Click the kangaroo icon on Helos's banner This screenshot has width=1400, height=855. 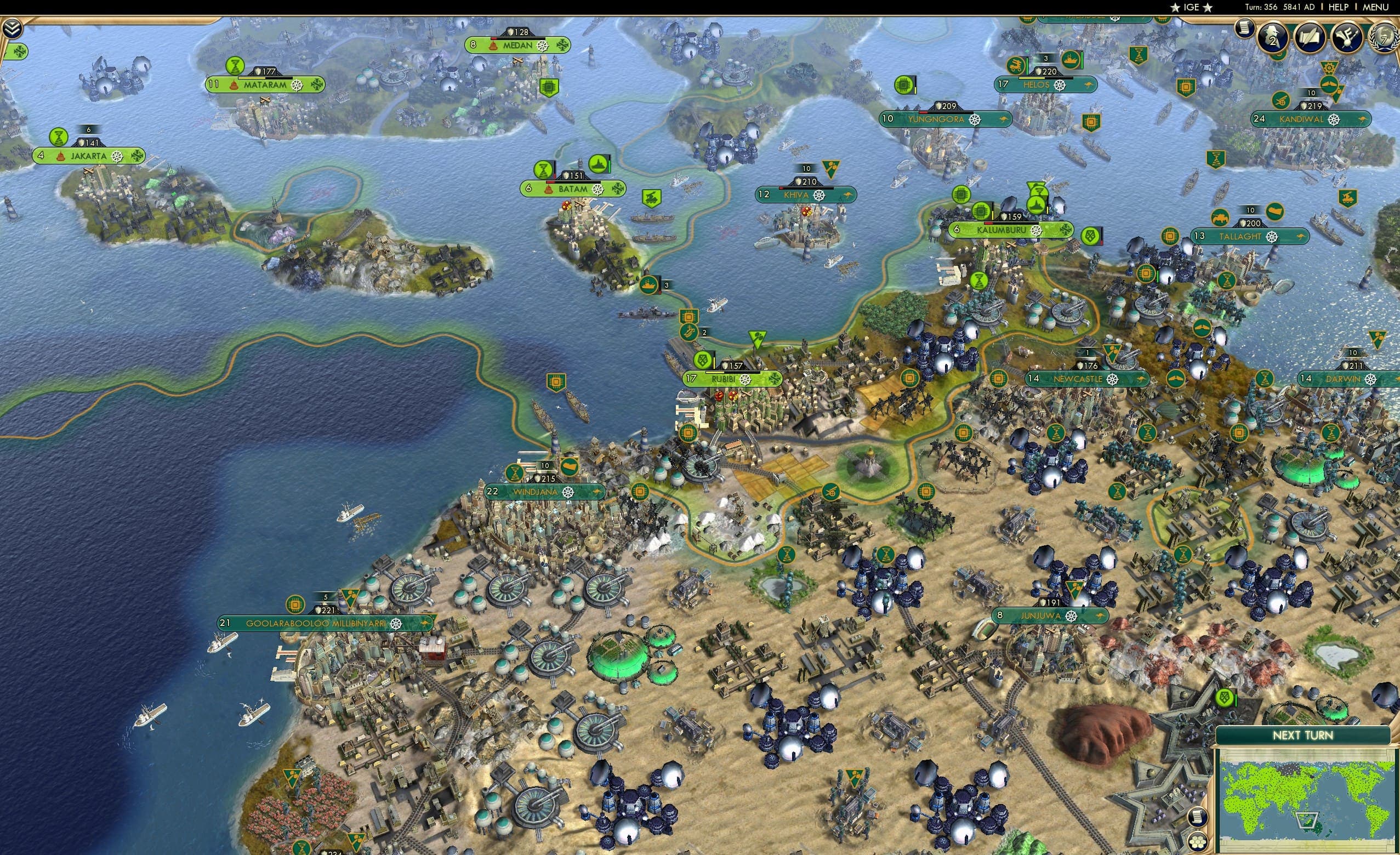coord(1090,85)
